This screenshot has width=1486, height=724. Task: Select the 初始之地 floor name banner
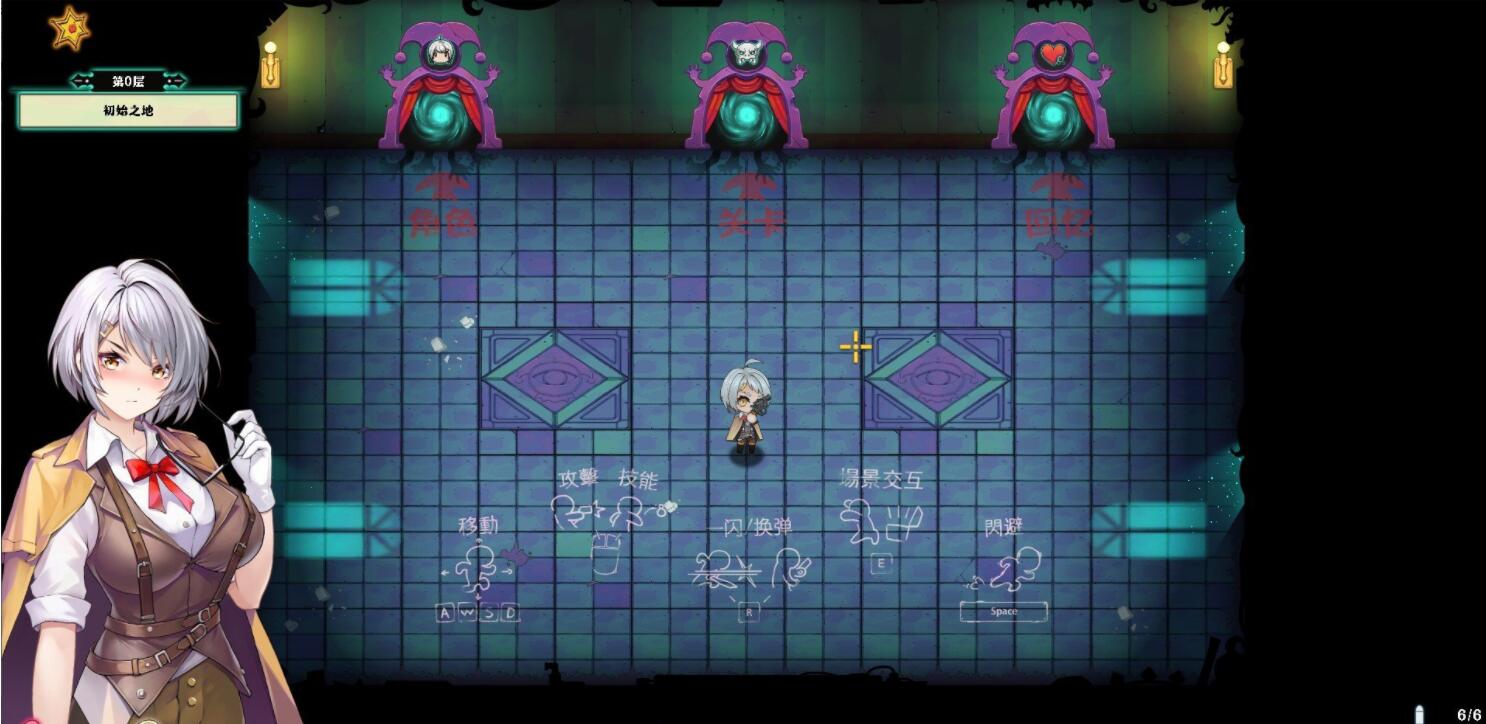tap(128, 111)
